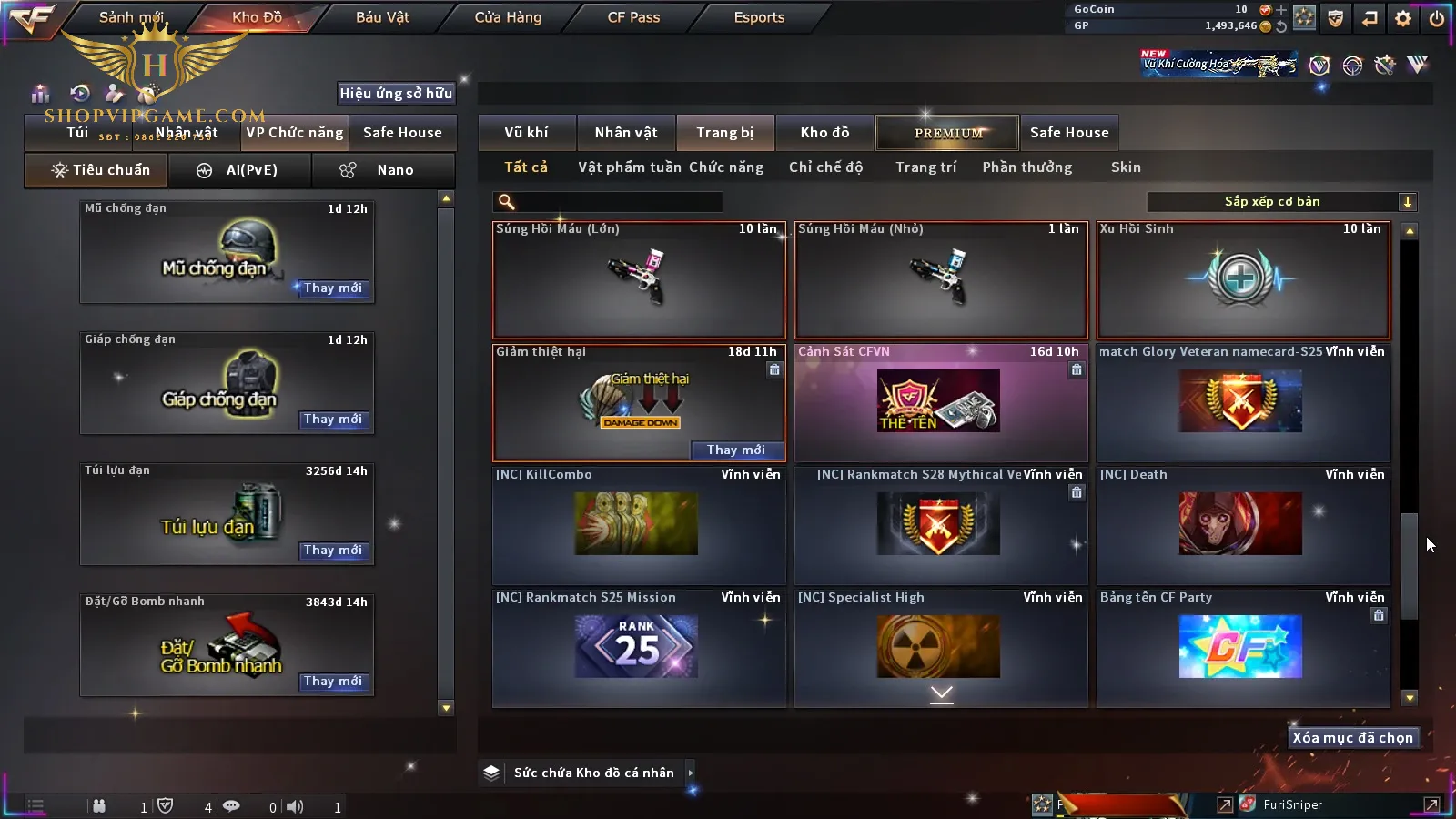Screen dimensions: 1456x819
Task: Select the PREMIUM storage tab
Action: (x=948, y=133)
